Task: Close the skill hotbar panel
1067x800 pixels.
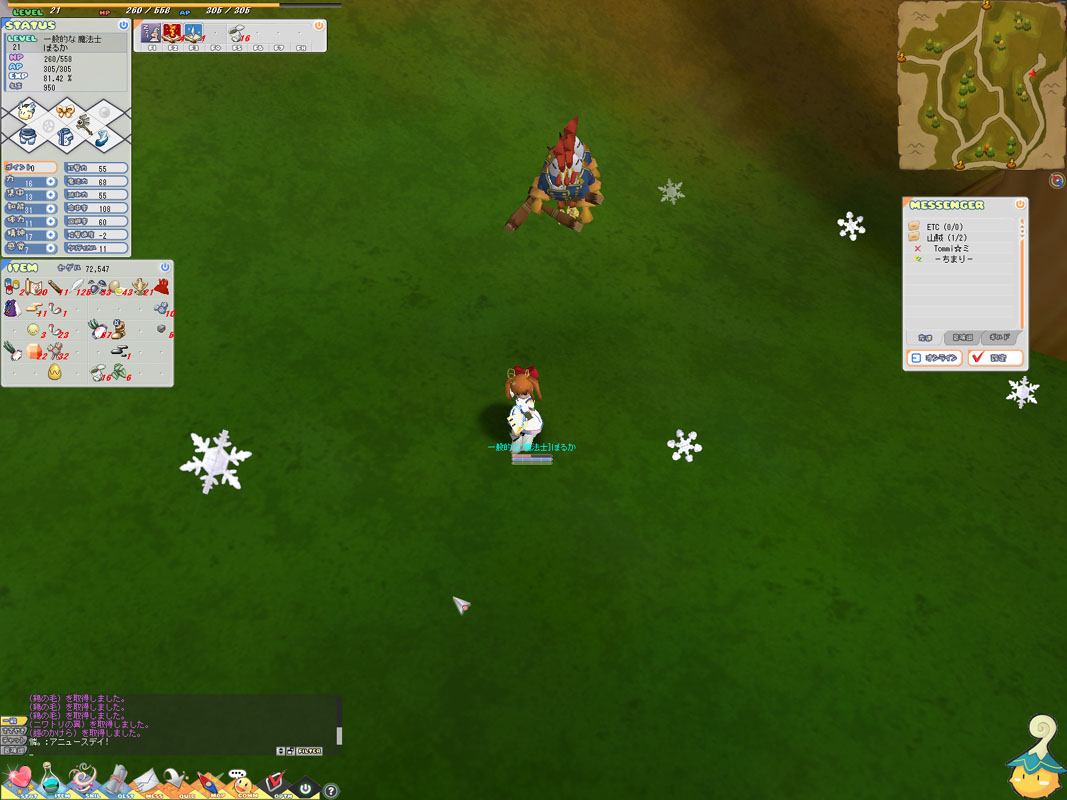Action: pyautogui.click(x=319, y=26)
